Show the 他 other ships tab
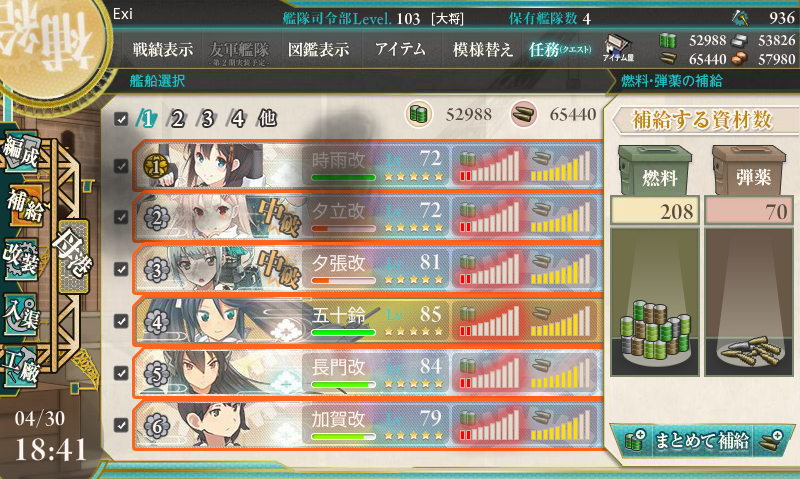 267,118
